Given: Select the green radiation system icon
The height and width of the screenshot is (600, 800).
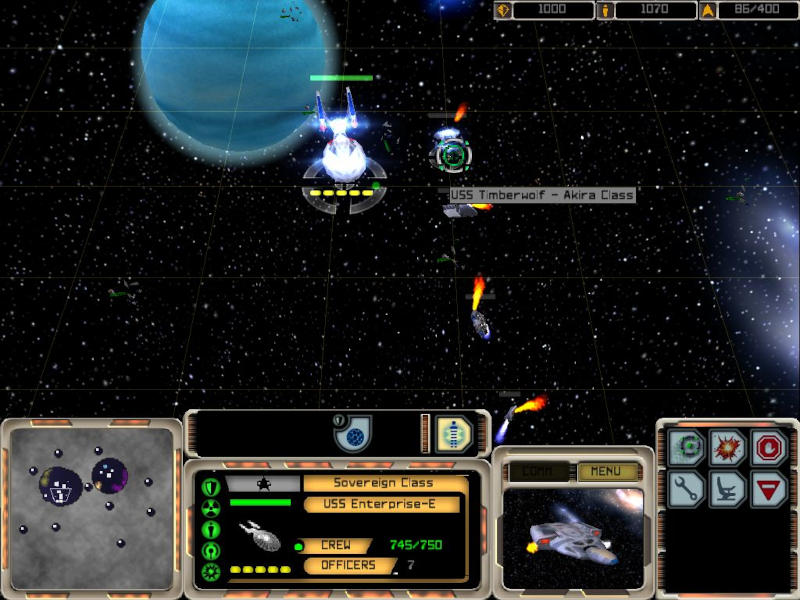Looking at the screenshot, I should (x=211, y=508).
